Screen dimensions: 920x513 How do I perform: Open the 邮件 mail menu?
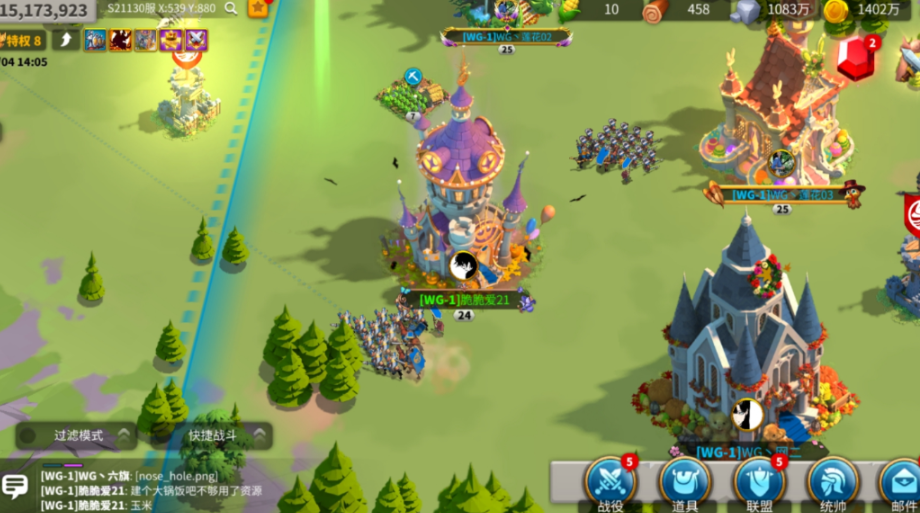pos(902,482)
